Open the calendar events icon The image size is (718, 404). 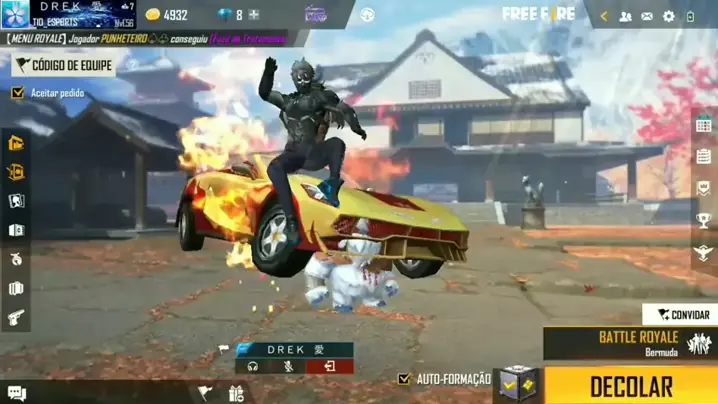tap(704, 125)
